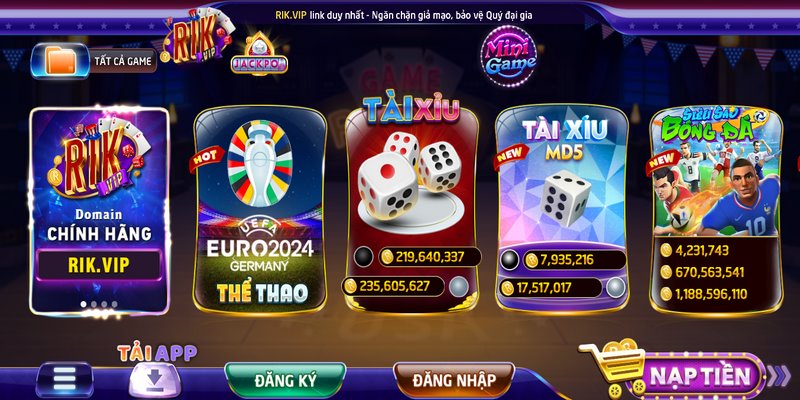Tap the Tải App download button

click(x=157, y=375)
